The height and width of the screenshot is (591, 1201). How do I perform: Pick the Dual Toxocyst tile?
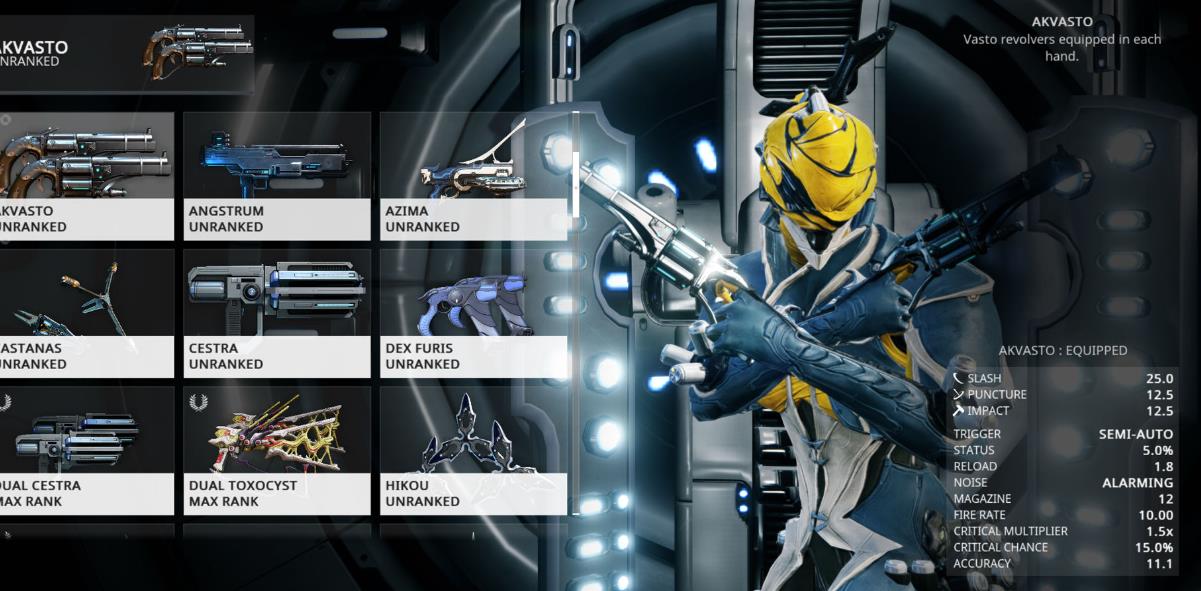277,450
